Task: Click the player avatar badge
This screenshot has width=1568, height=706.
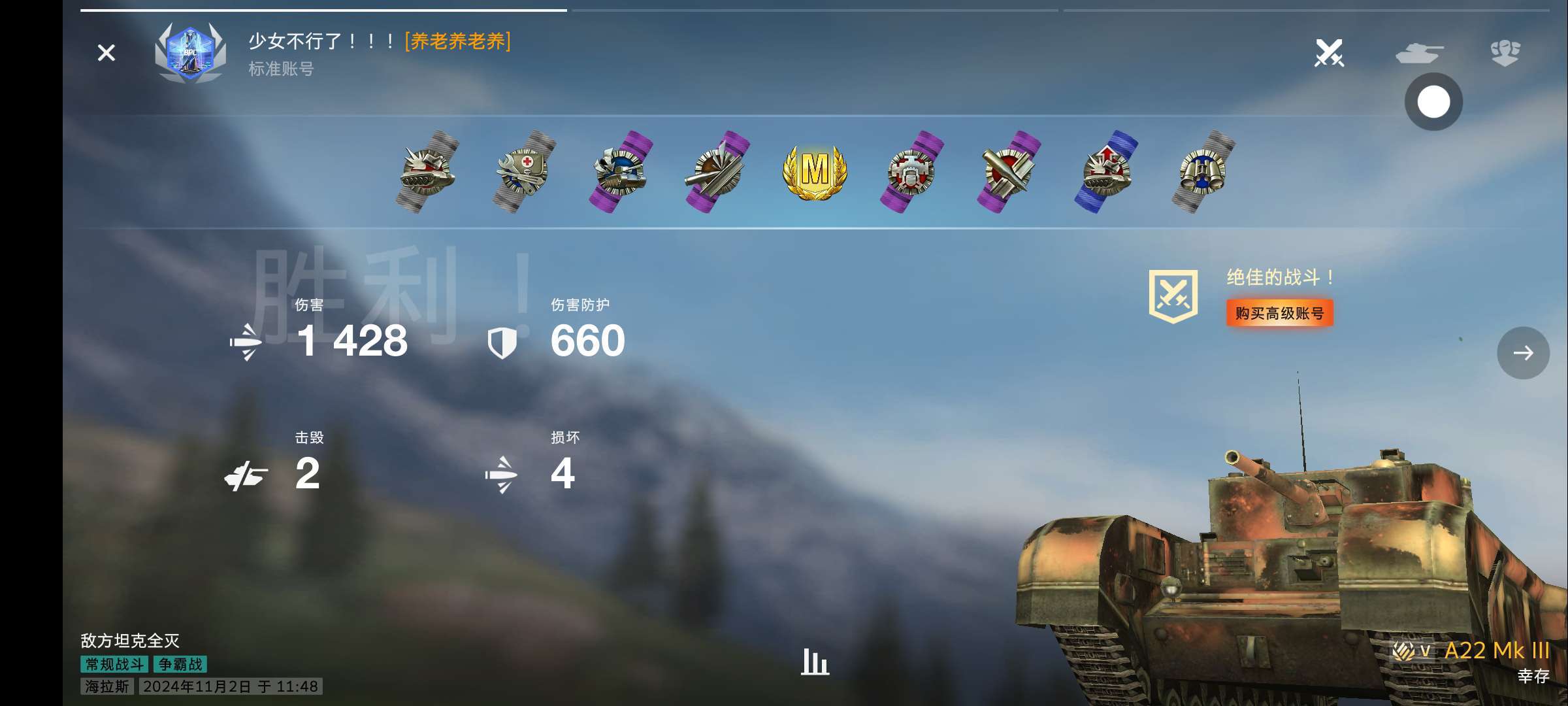Action: (x=190, y=54)
